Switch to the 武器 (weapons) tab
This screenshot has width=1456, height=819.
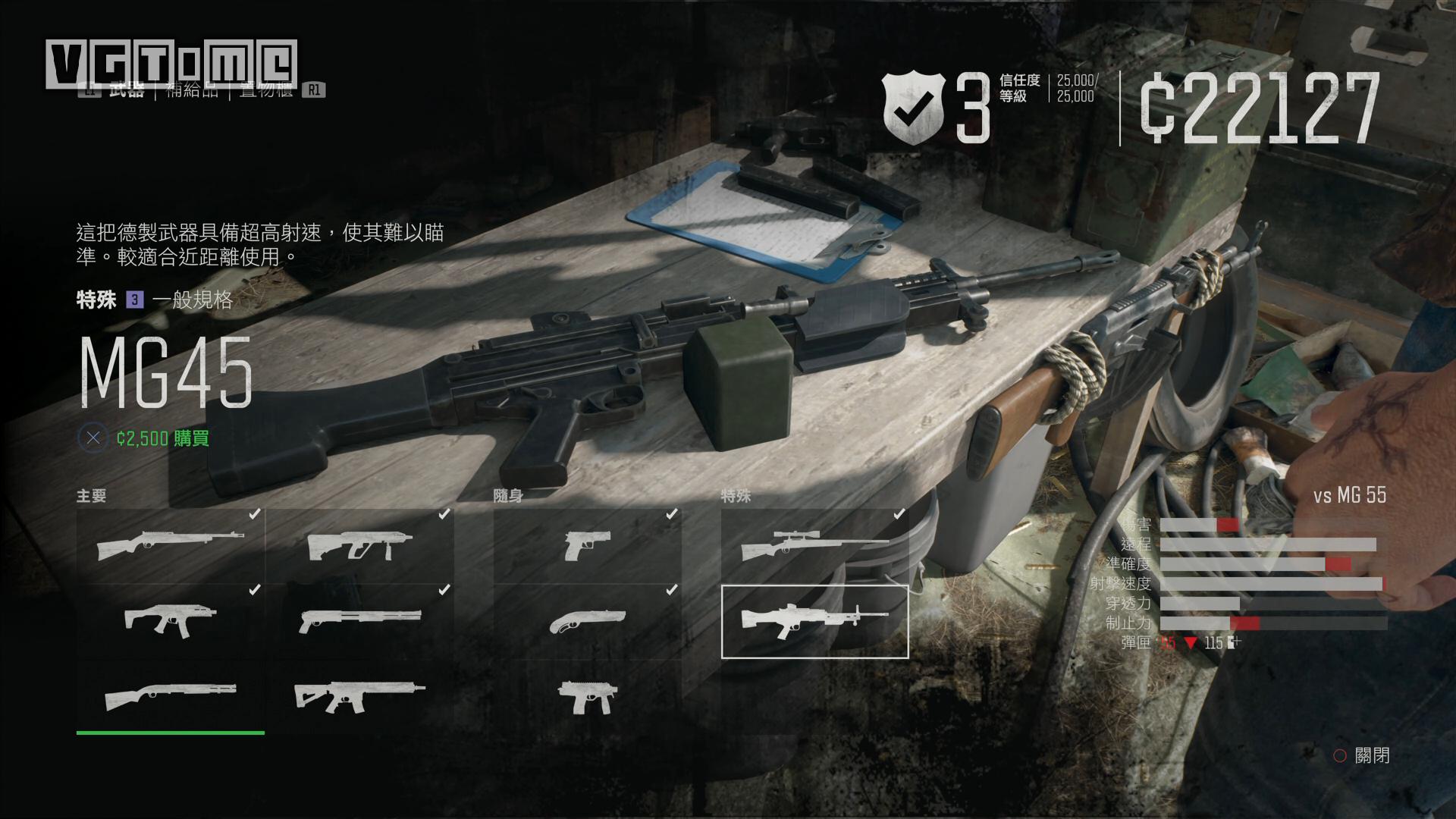click(x=126, y=90)
